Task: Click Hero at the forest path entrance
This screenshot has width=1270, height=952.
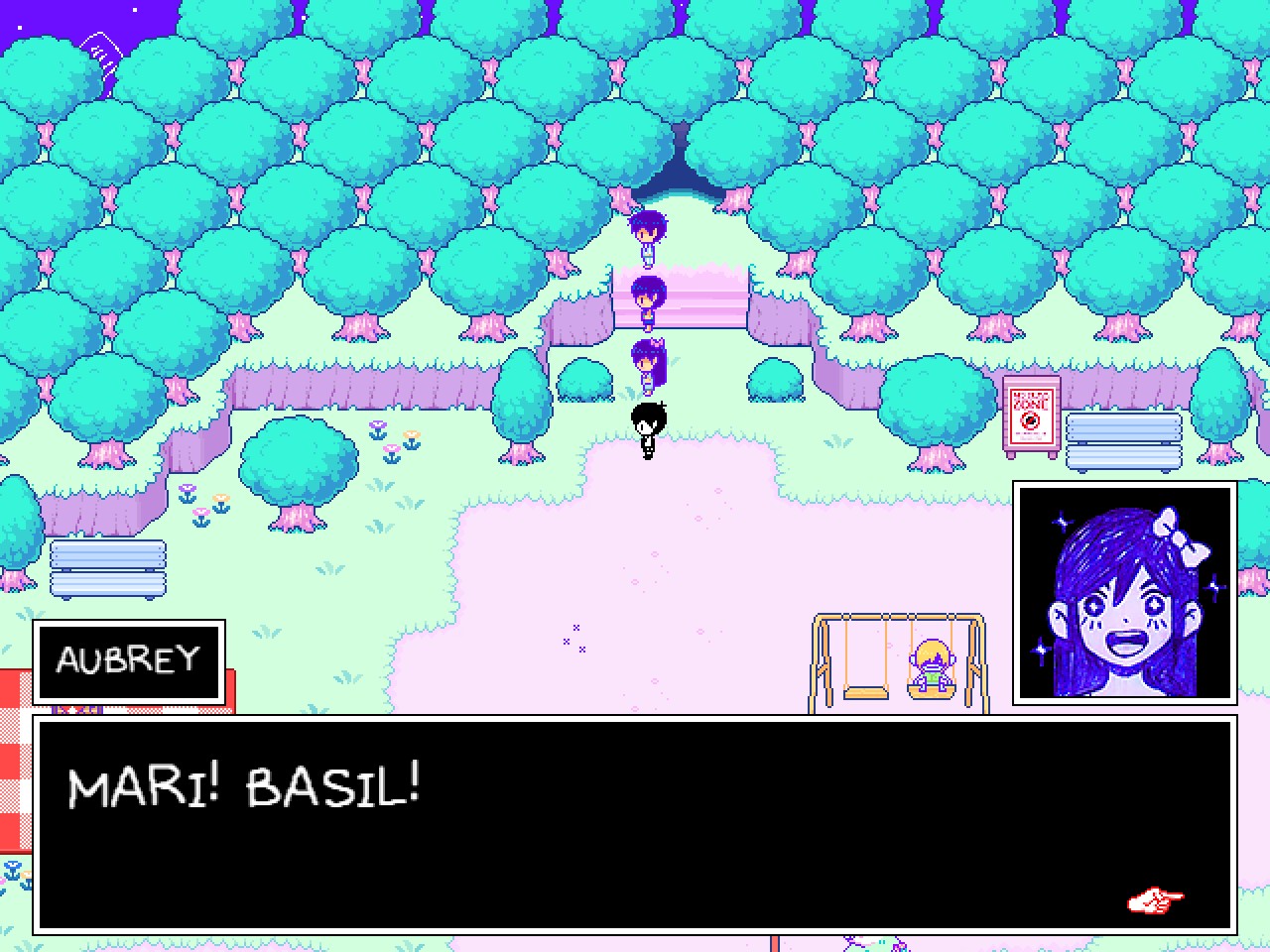Action: pyautogui.click(x=647, y=238)
